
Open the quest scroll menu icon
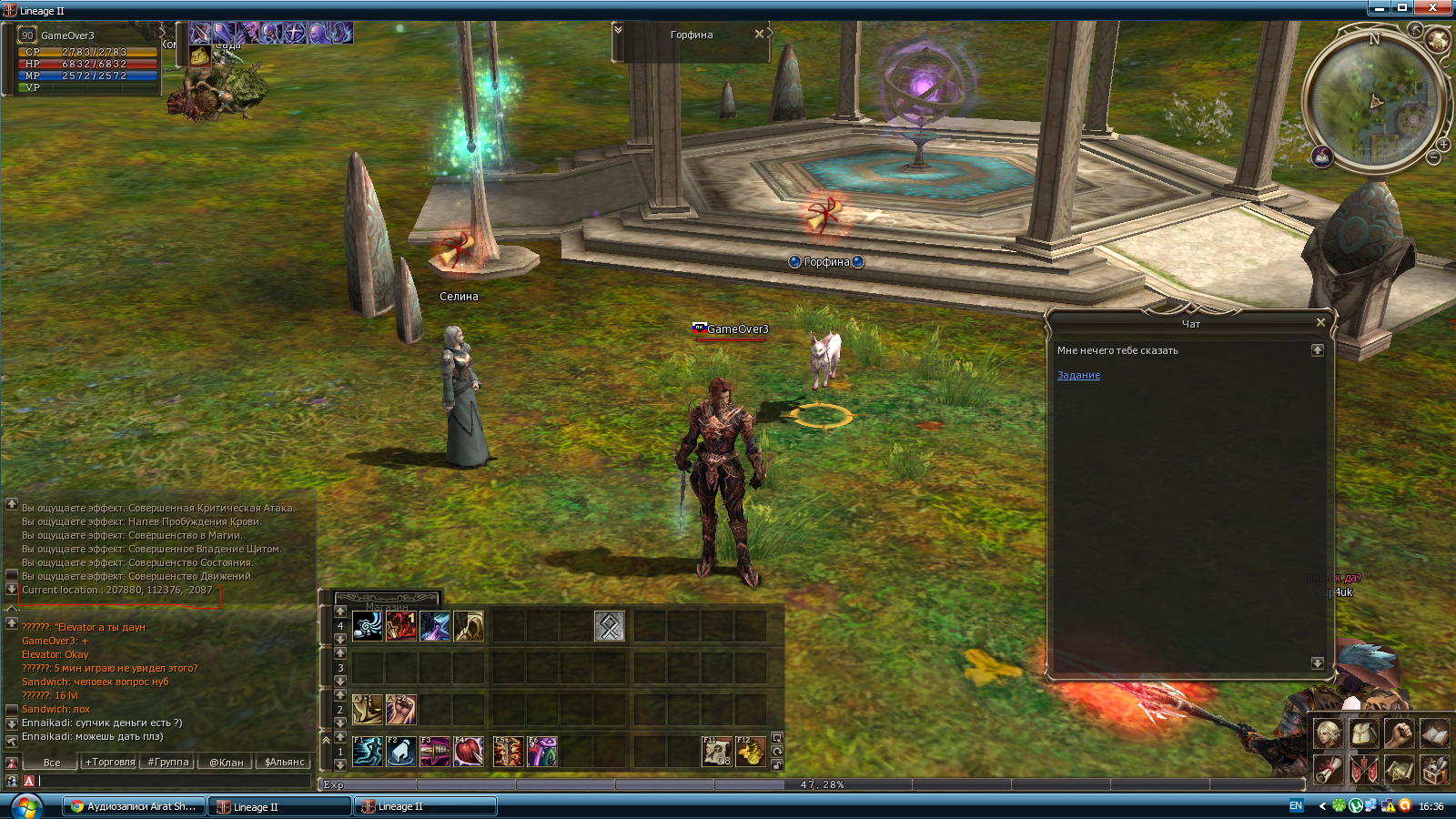click(1328, 770)
